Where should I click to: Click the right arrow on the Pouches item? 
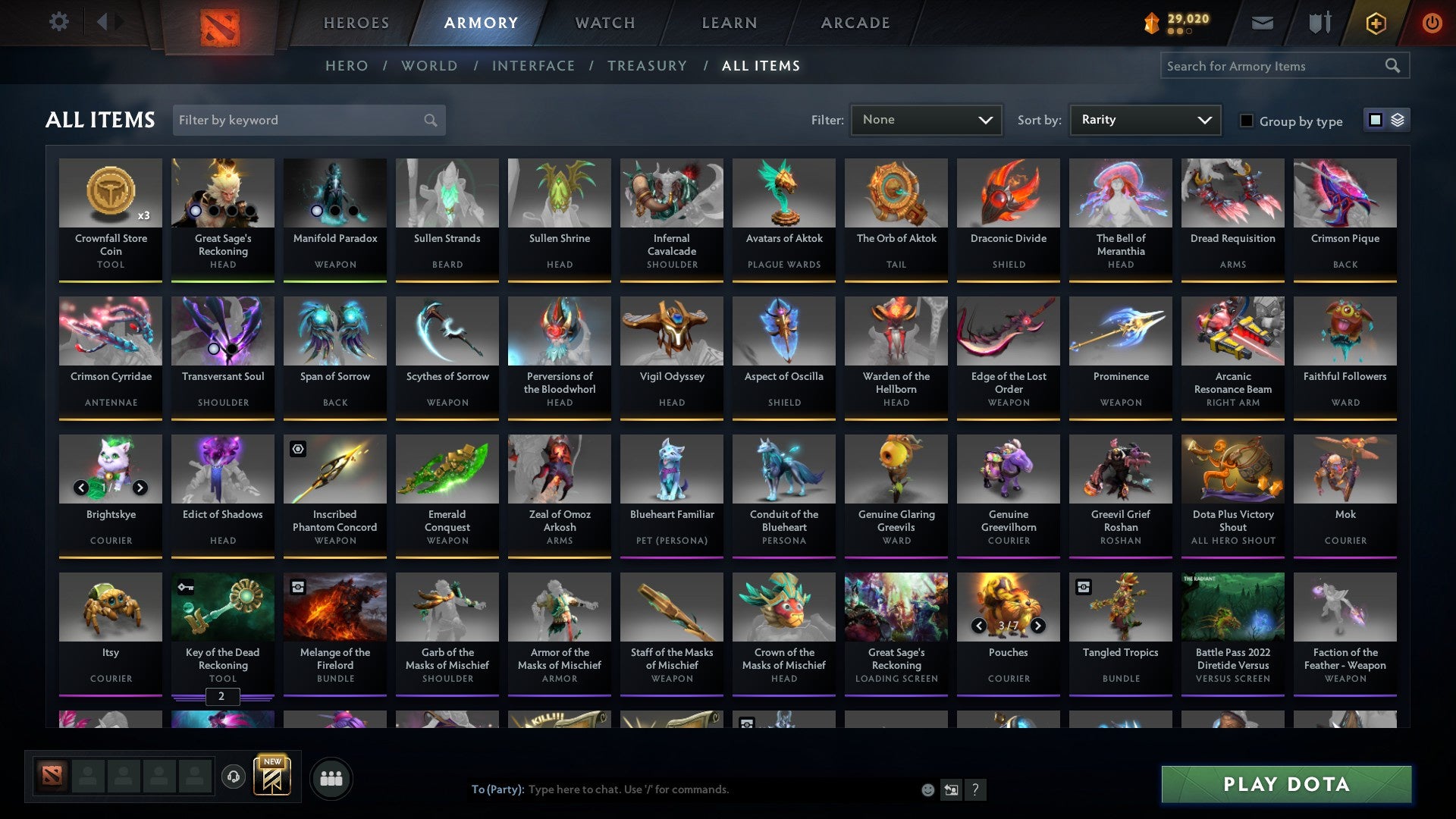pos(1038,626)
